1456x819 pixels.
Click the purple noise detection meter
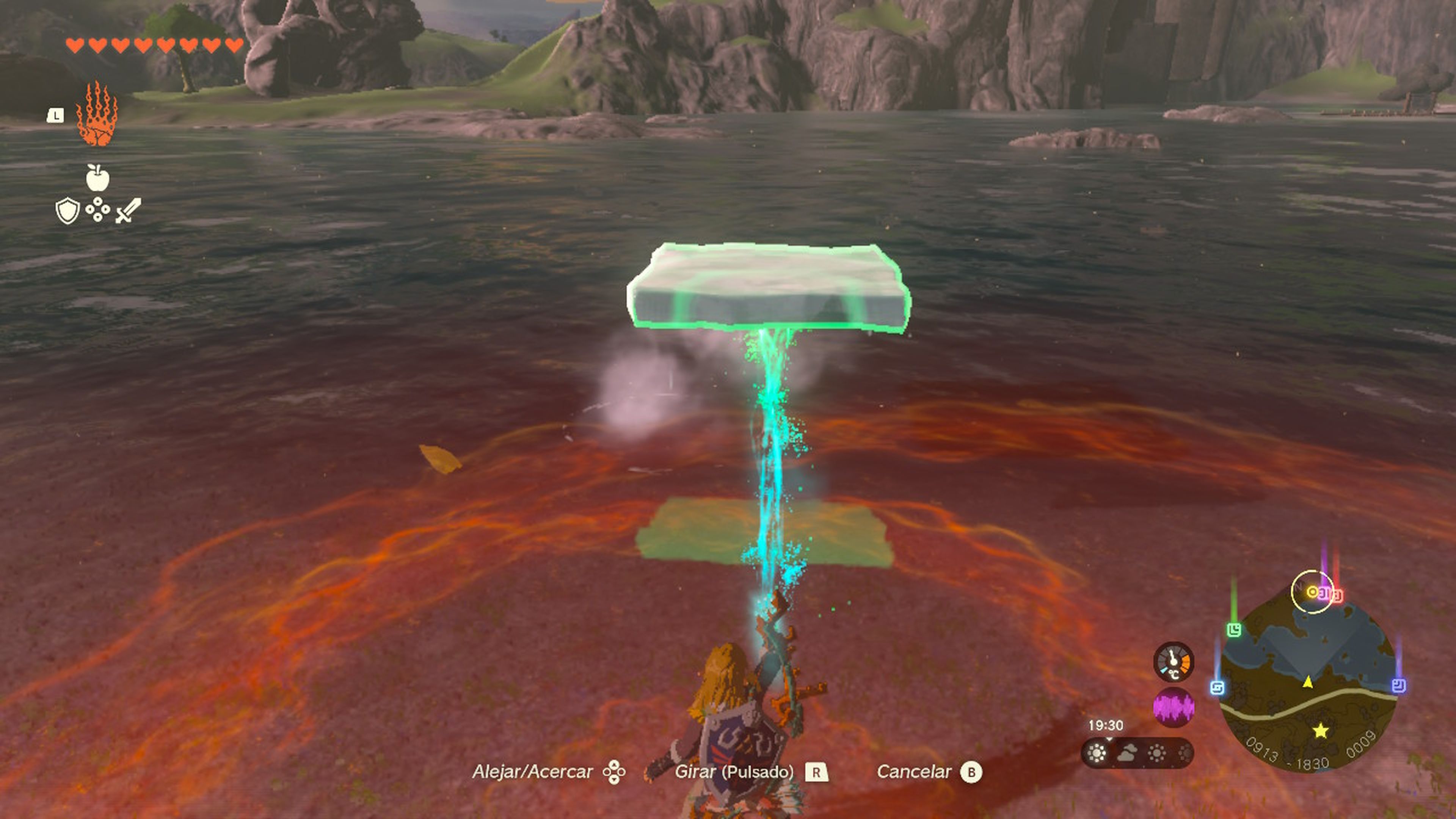point(1175,708)
